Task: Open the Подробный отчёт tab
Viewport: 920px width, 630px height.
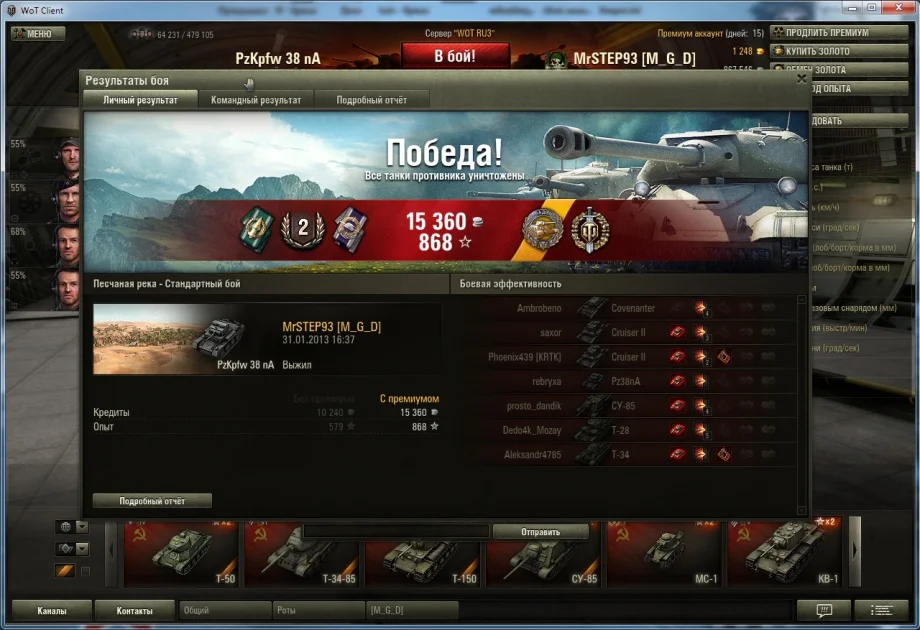Action: pos(372,100)
